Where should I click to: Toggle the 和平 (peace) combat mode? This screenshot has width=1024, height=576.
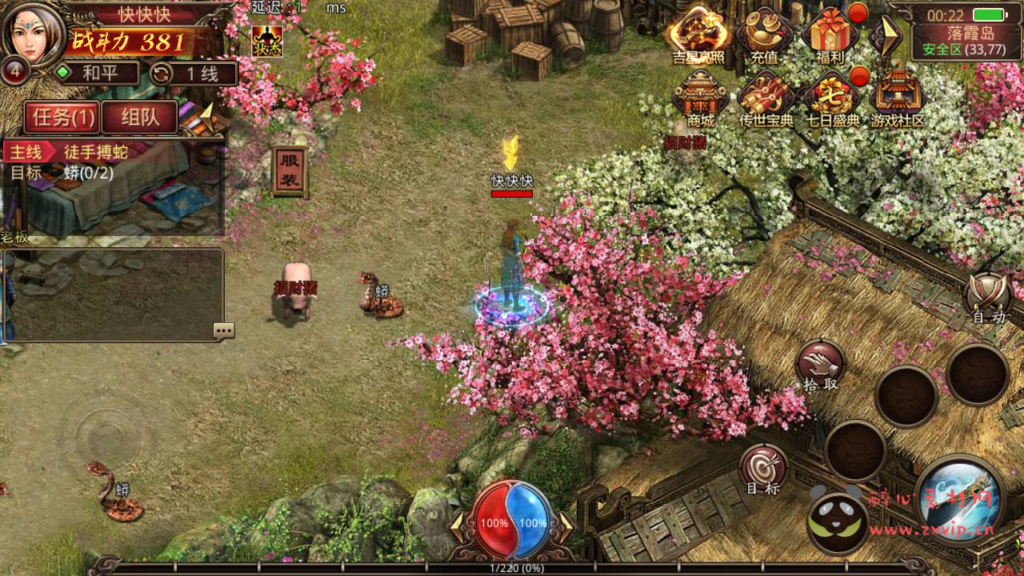coord(96,73)
